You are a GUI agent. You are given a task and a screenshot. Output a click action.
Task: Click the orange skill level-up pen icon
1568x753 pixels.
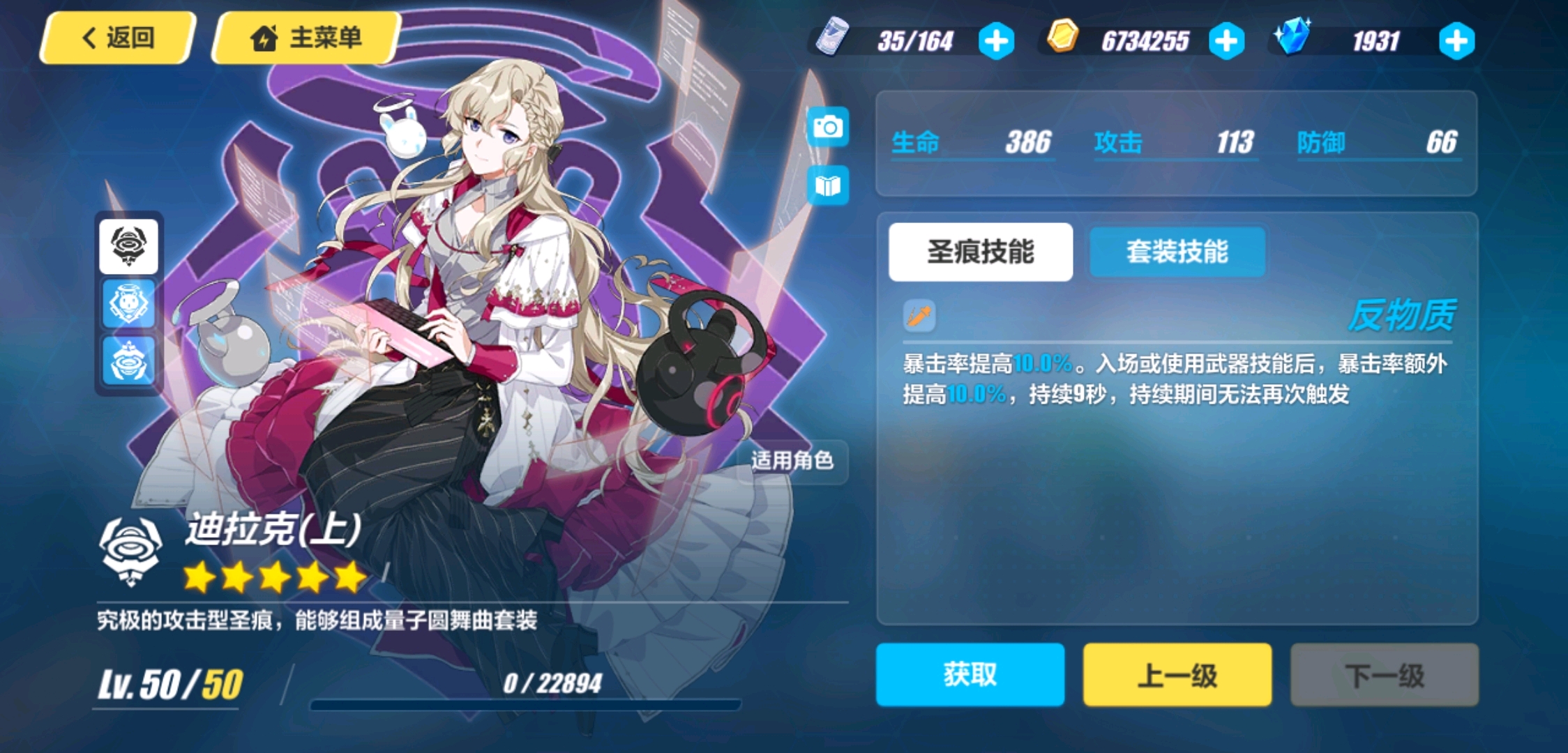919,317
